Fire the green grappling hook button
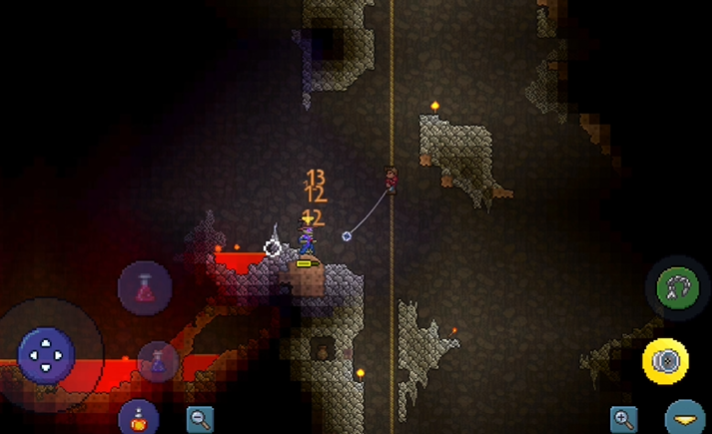712x434 pixels. [676, 288]
